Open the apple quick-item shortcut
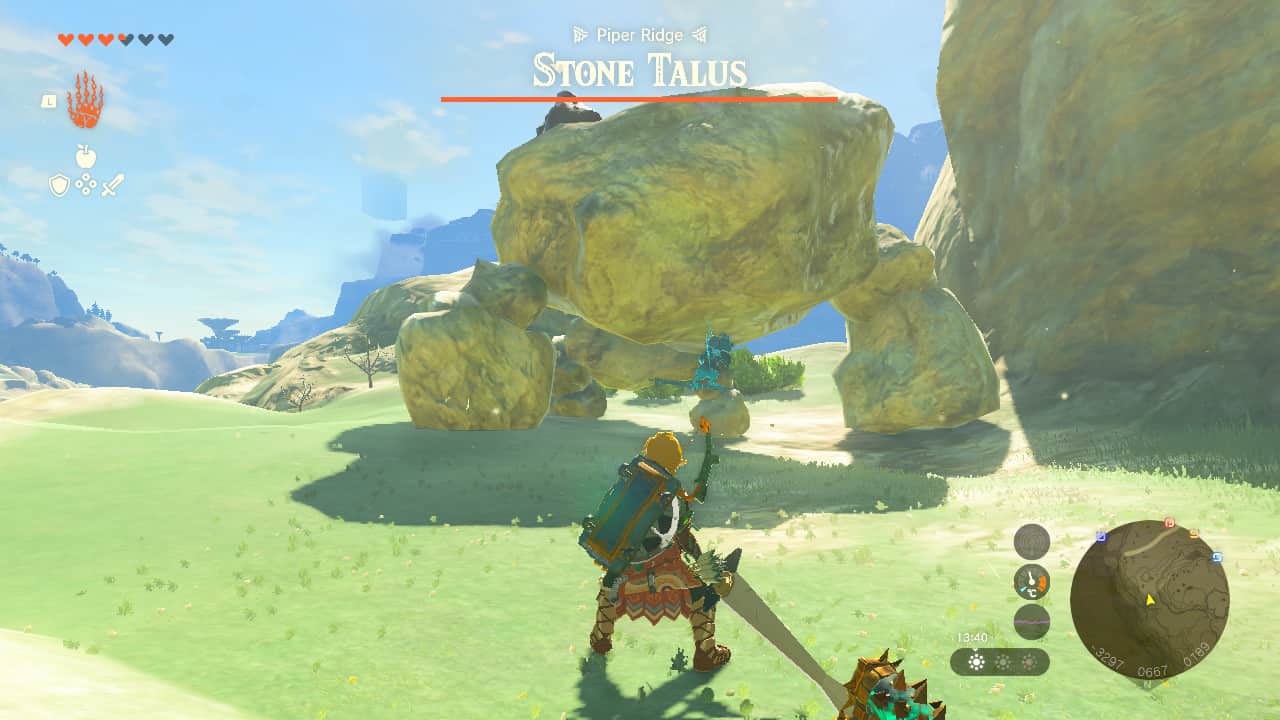The height and width of the screenshot is (720, 1280). pos(86,156)
